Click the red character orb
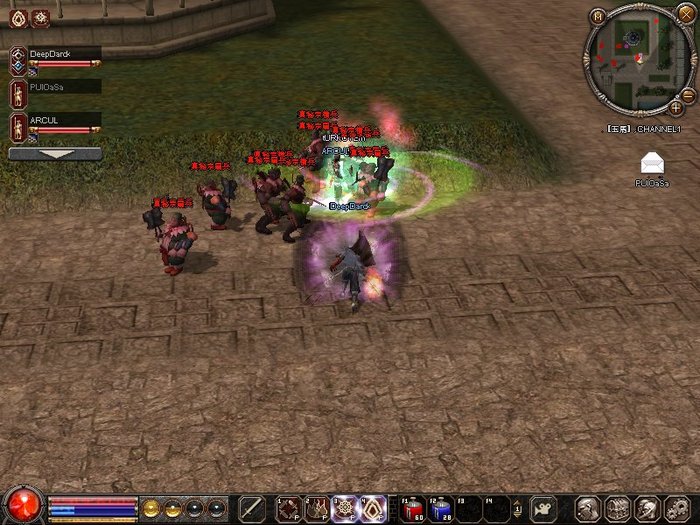Image resolution: width=700 pixels, height=525 pixels. click(23, 505)
